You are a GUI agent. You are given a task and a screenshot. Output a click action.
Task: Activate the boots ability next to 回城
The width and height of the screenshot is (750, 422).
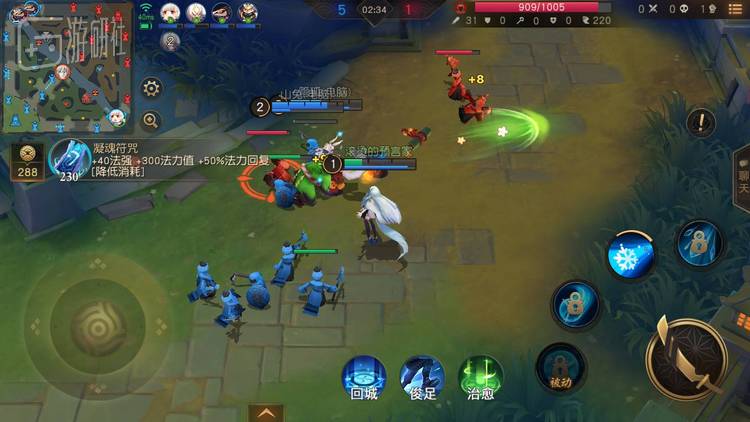[422, 379]
